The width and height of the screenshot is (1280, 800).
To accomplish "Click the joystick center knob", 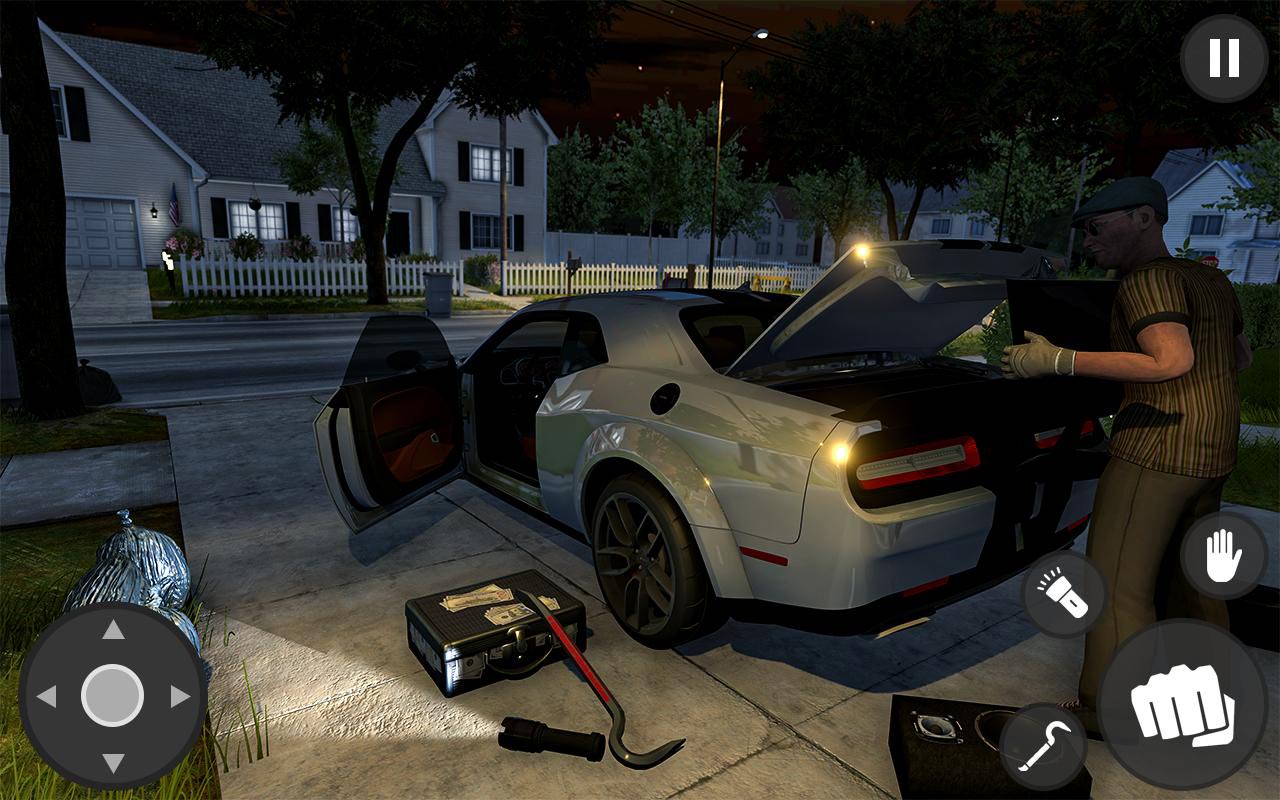I will 112,696.
